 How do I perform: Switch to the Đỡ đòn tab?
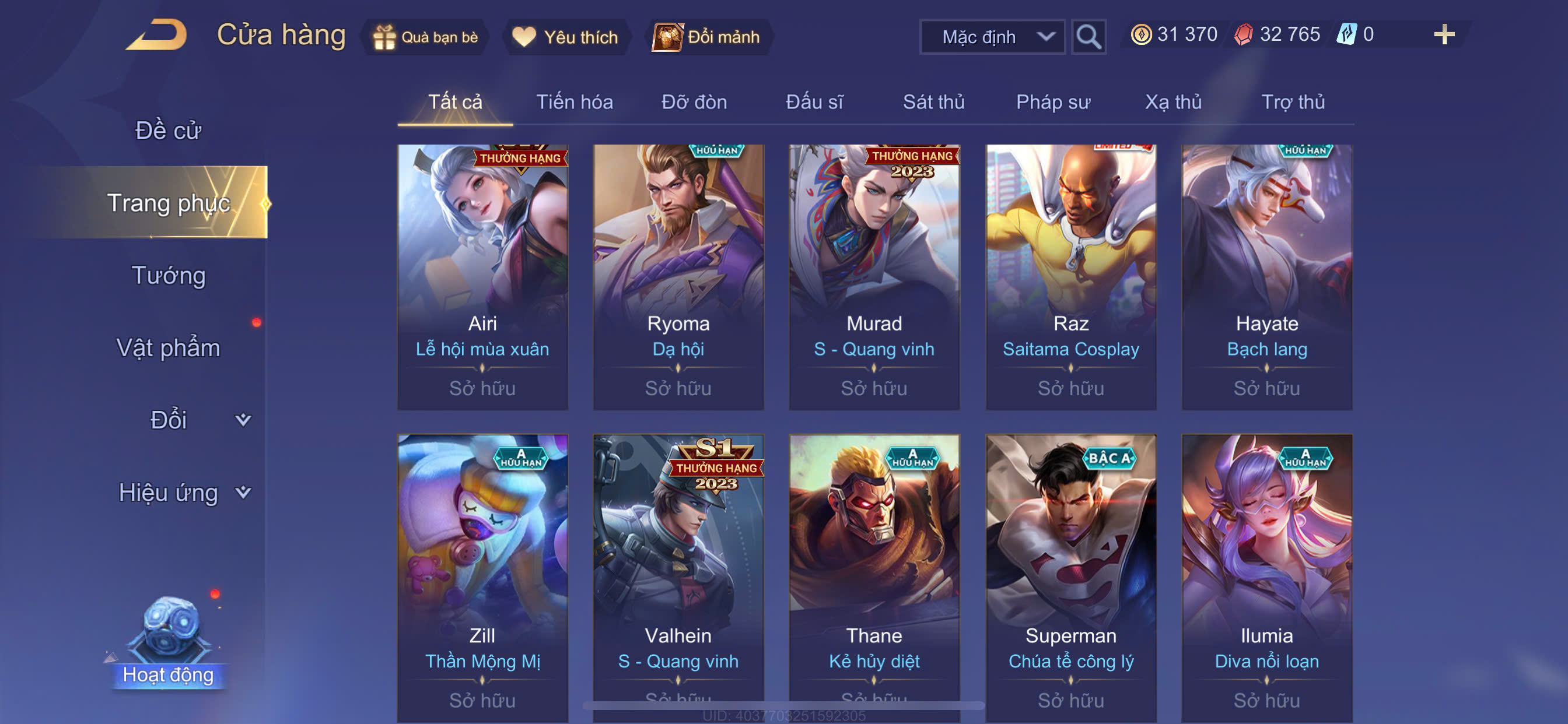pyautogui.click(x=694, y=101)
